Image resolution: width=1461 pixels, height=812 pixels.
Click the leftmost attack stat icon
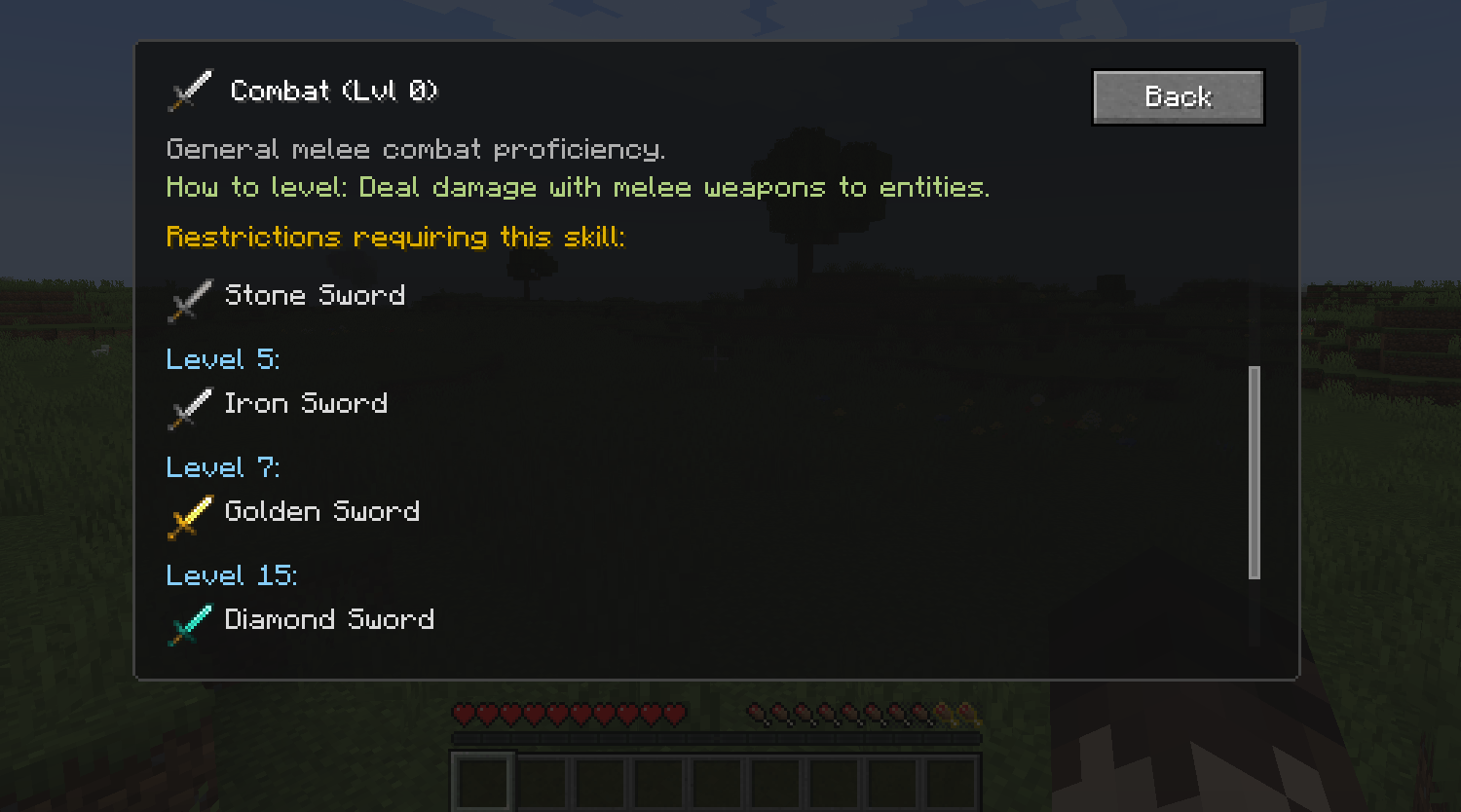pos(755,714)
